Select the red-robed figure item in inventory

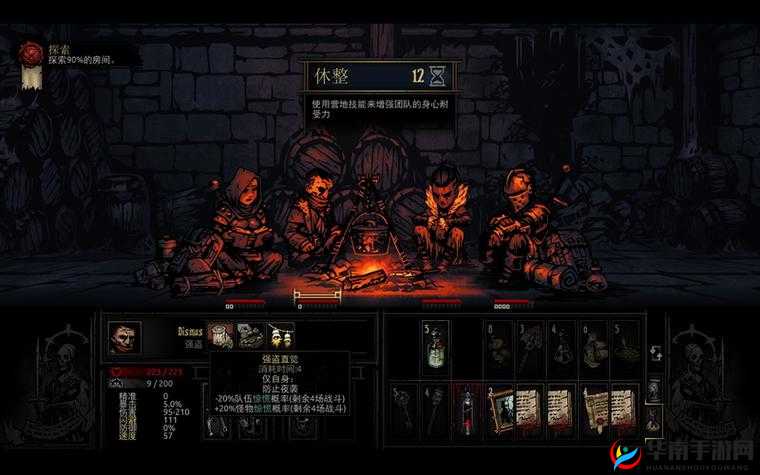tap(466, 409)
